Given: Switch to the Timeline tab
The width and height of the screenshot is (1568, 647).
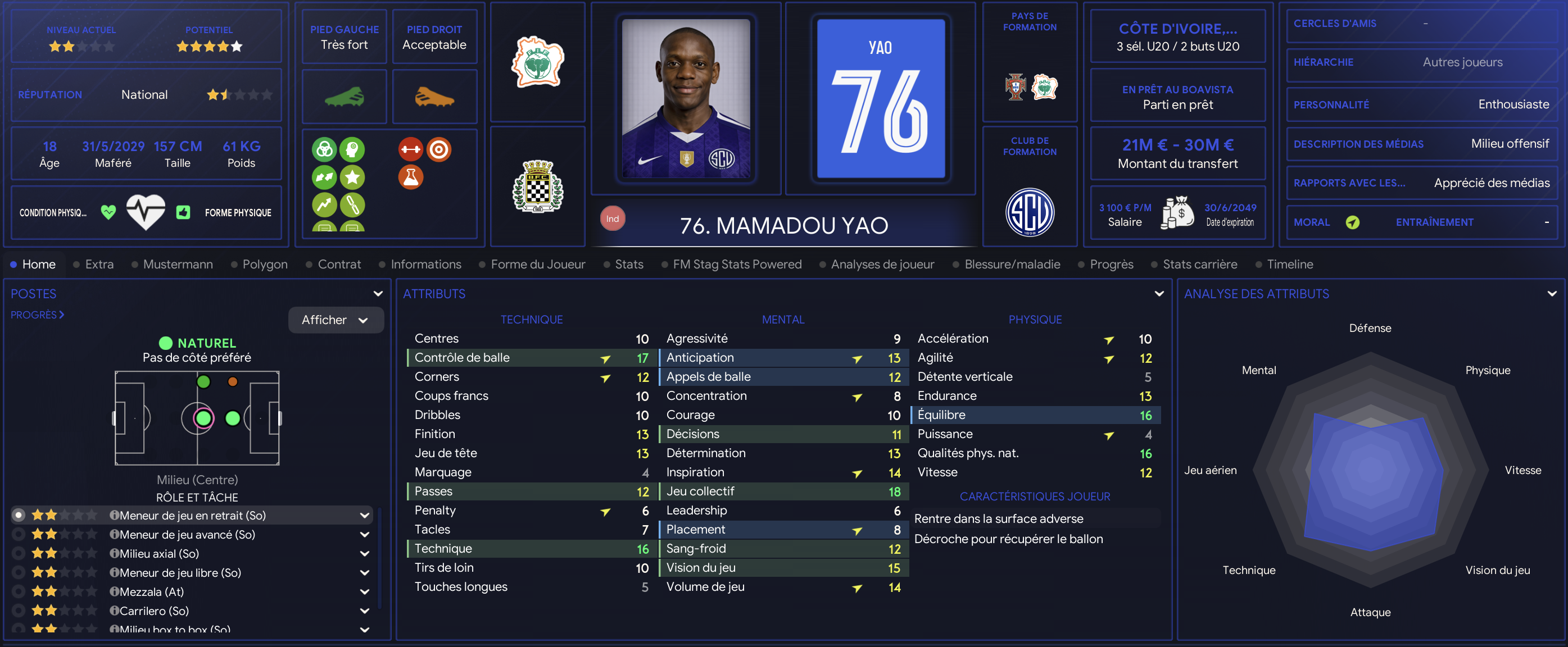Looking at the screenshot, I should [1289, 265].
